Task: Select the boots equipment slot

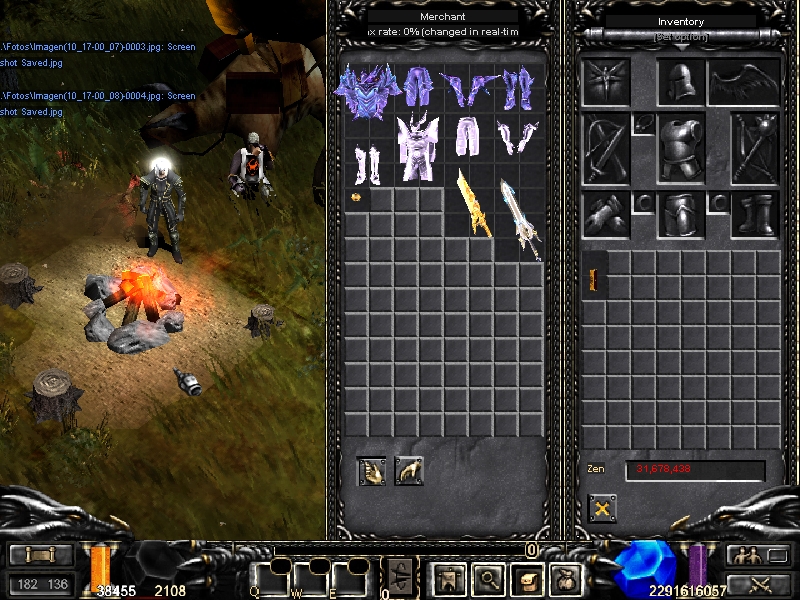Action: 755,214
